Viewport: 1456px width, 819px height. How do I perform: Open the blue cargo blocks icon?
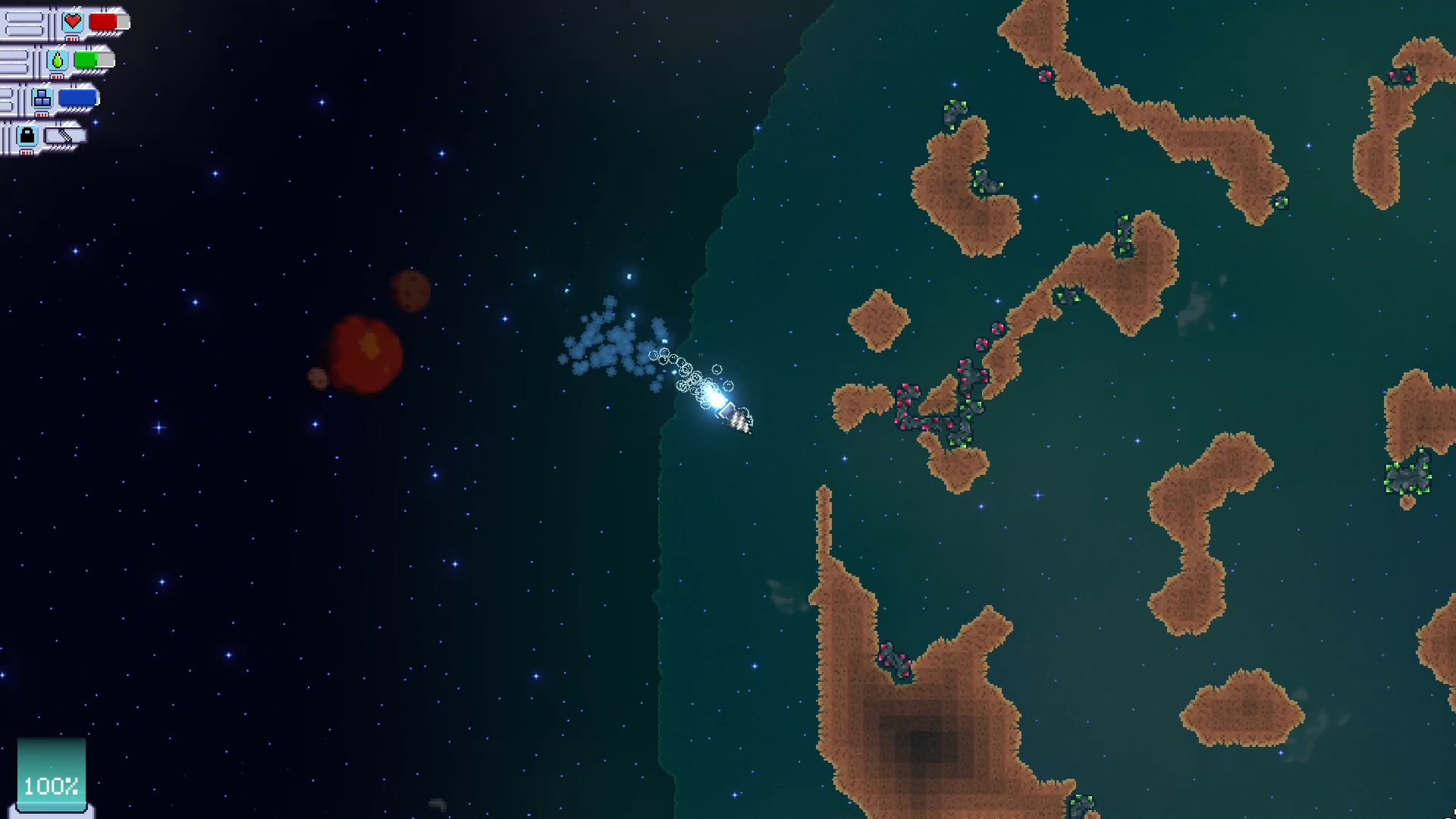pyautogui.click(x=42, y=98)
